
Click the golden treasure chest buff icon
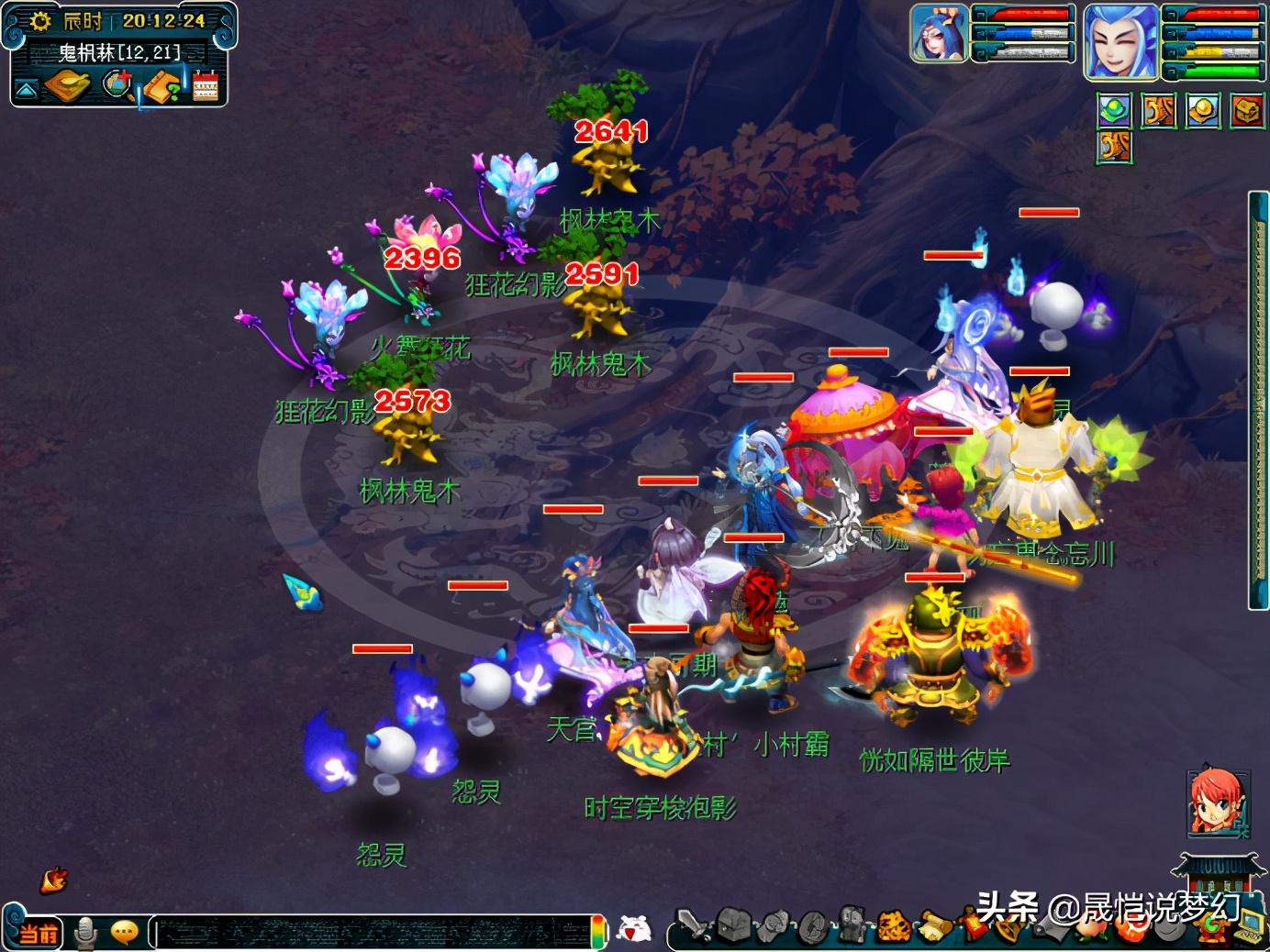pyautogui.click(x=1246, y=111)
